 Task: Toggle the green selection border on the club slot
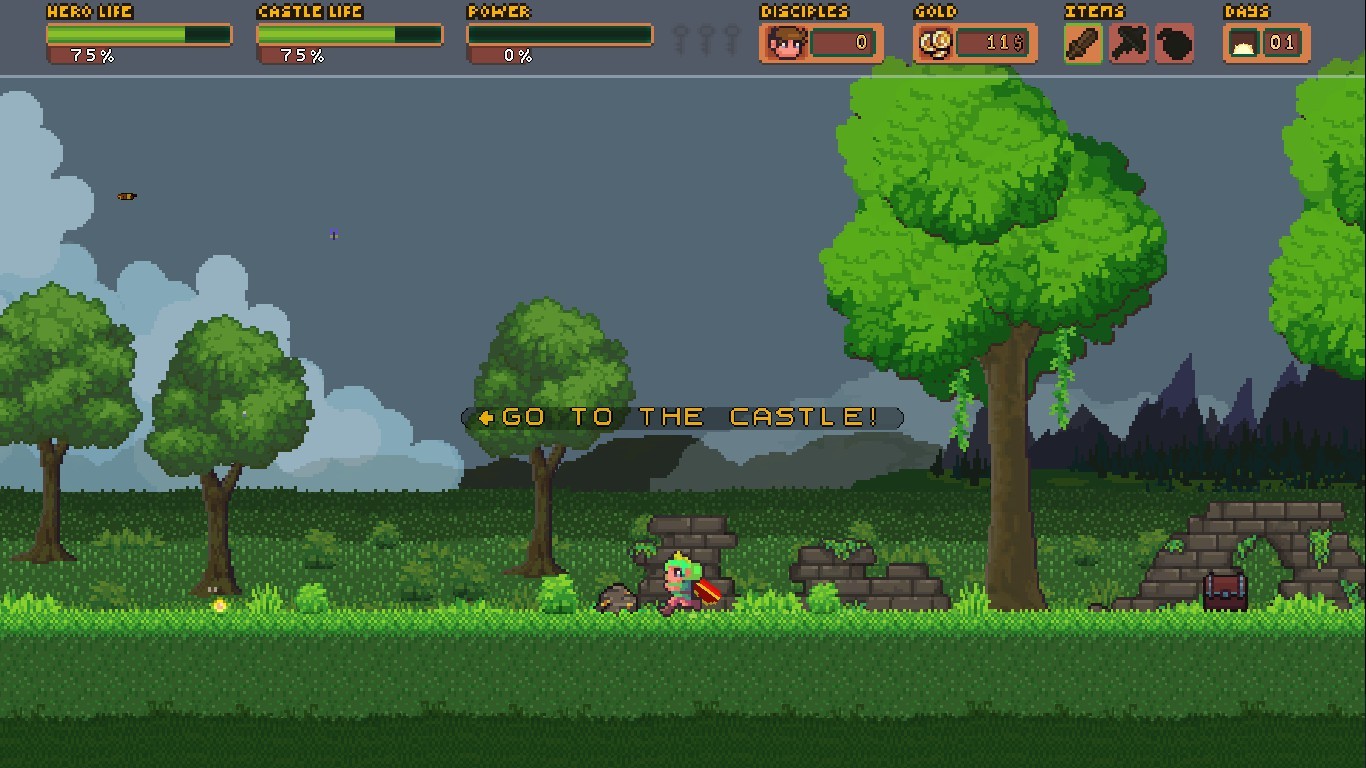[1082, 43]
